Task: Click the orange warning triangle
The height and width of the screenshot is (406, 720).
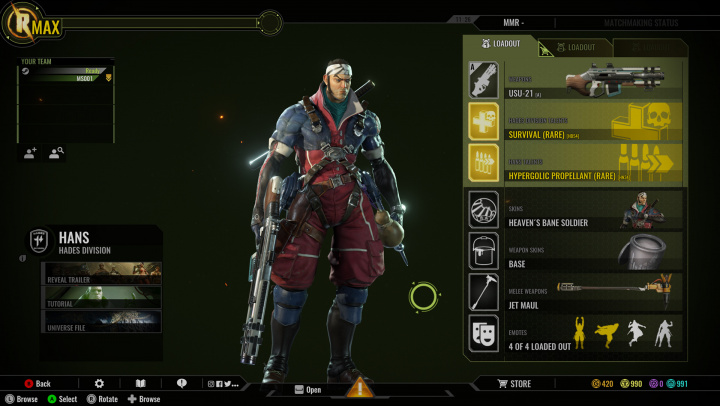Action: pos(360,388)
